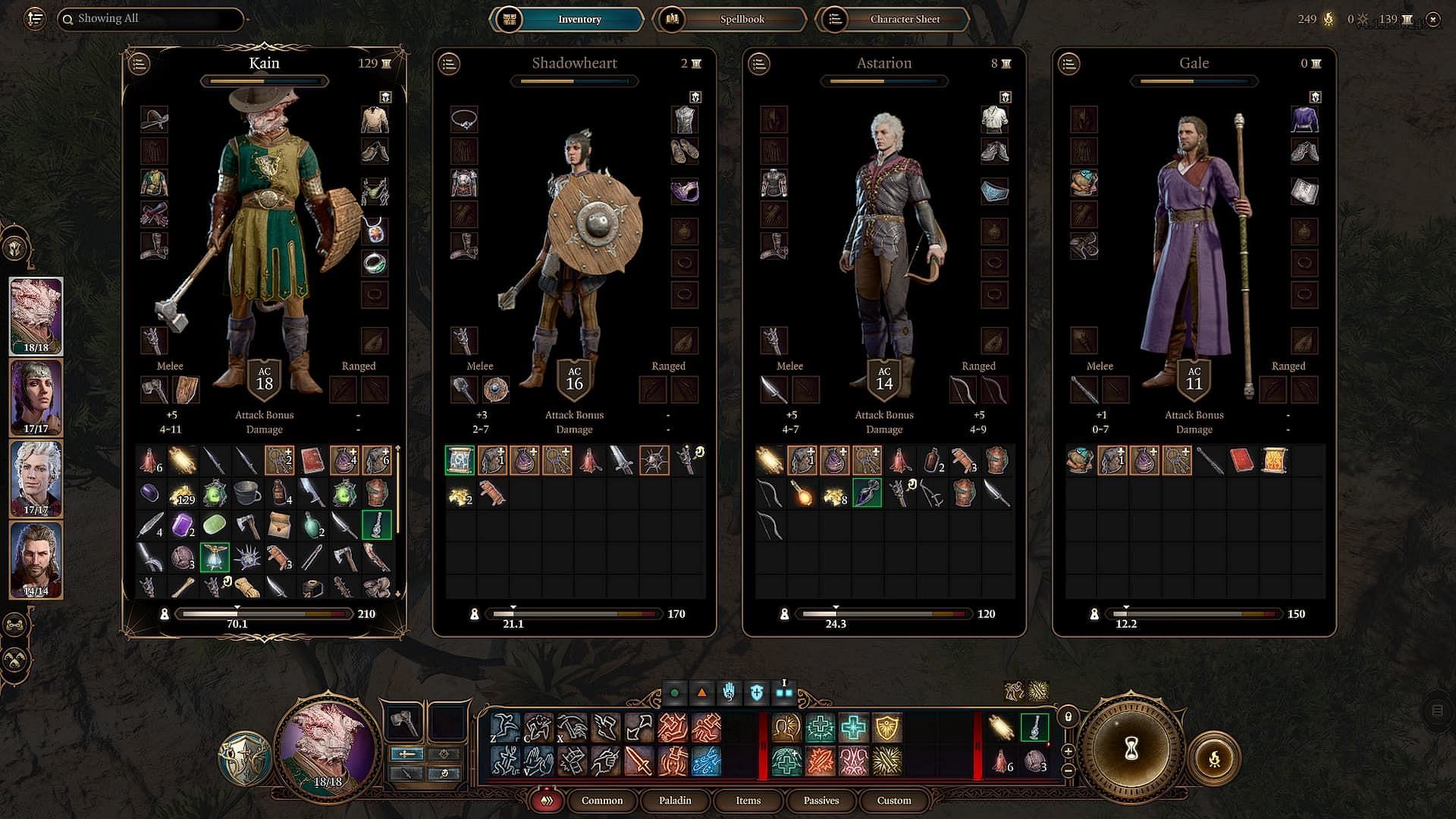Image resolution: width=1456 pixels, height=819 pixels.
Task: Open Gale's inventory options menu
Action: click(1069, 64)
